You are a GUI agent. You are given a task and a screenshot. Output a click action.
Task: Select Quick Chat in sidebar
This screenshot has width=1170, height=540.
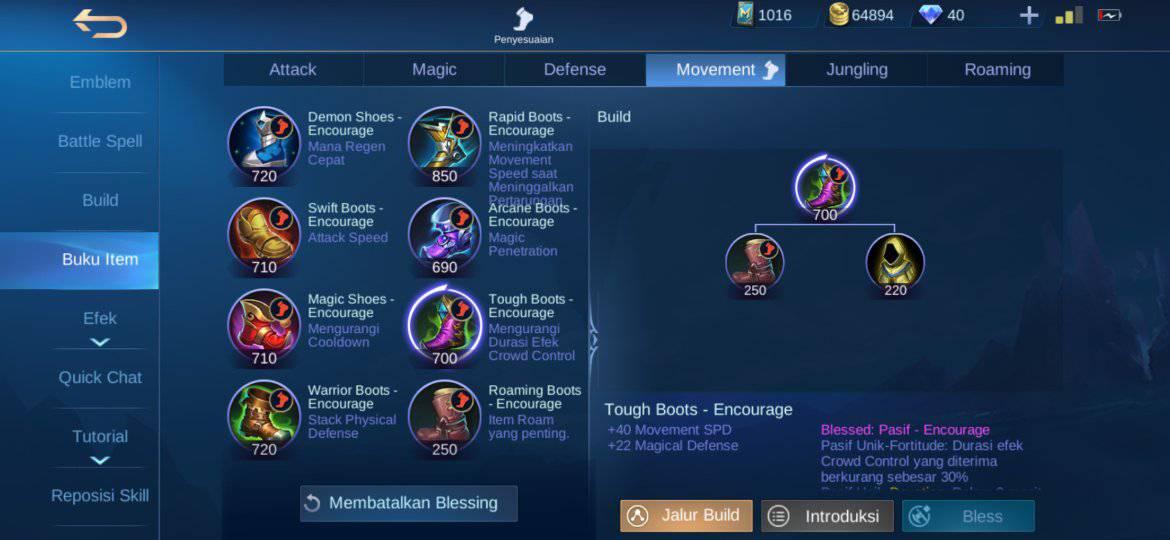[x=100, y=377]
